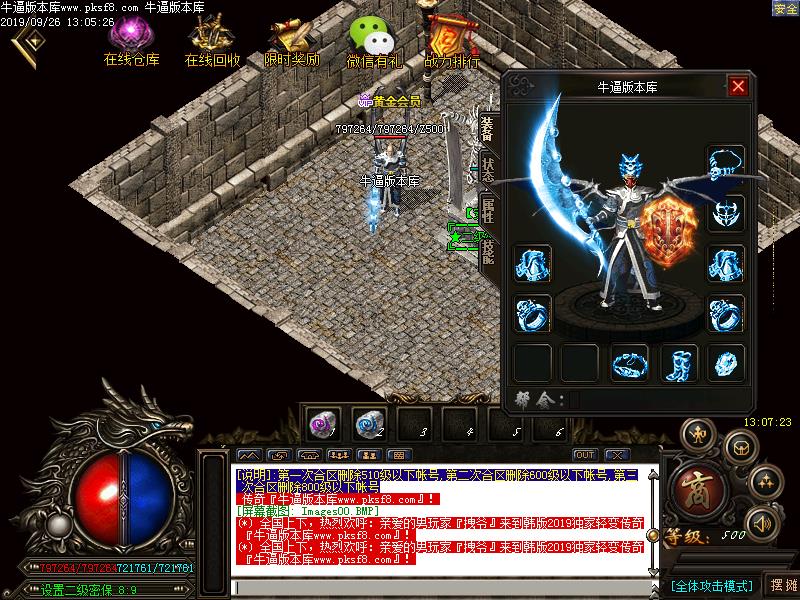This screenshot has height=600, width=800.
Task: Use the blue item in hotbar slot 2
Action: click(x=367, y=423)
